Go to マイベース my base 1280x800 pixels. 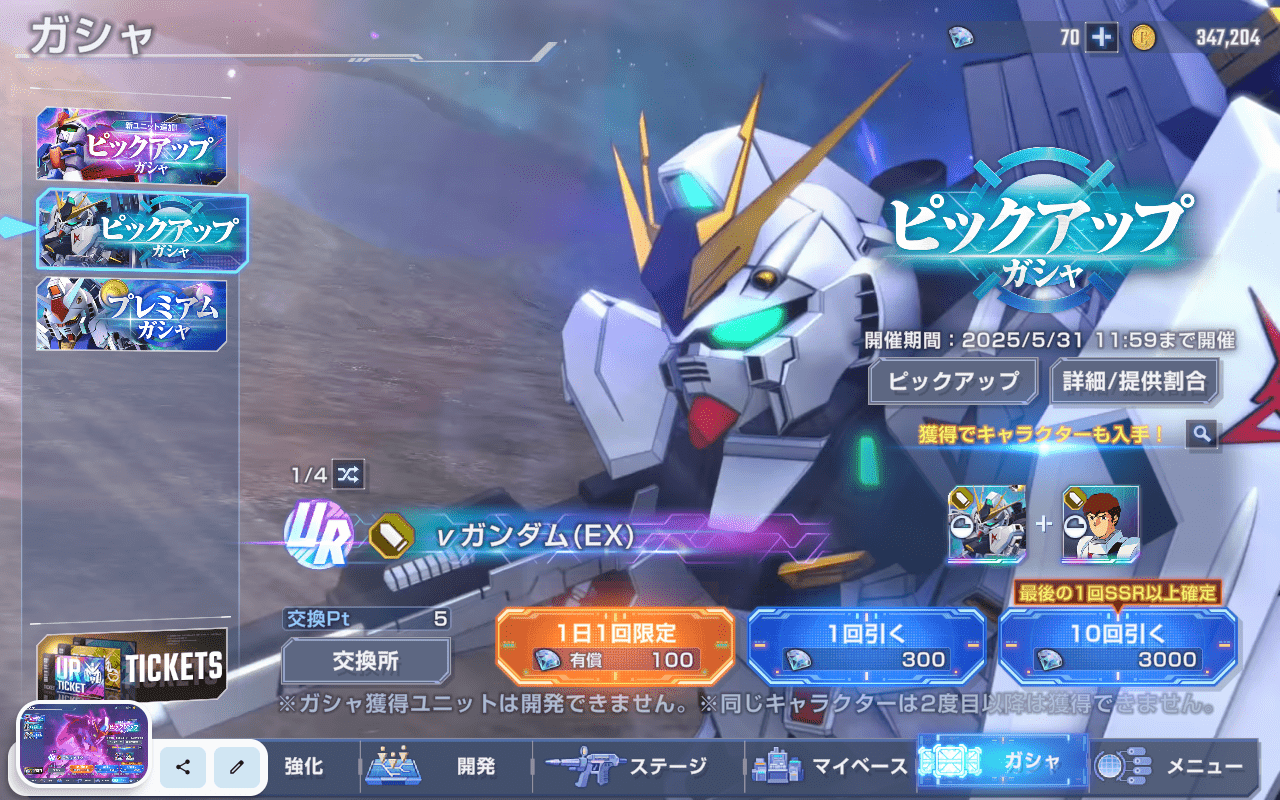pyautogui.click(x=832, y=767)
